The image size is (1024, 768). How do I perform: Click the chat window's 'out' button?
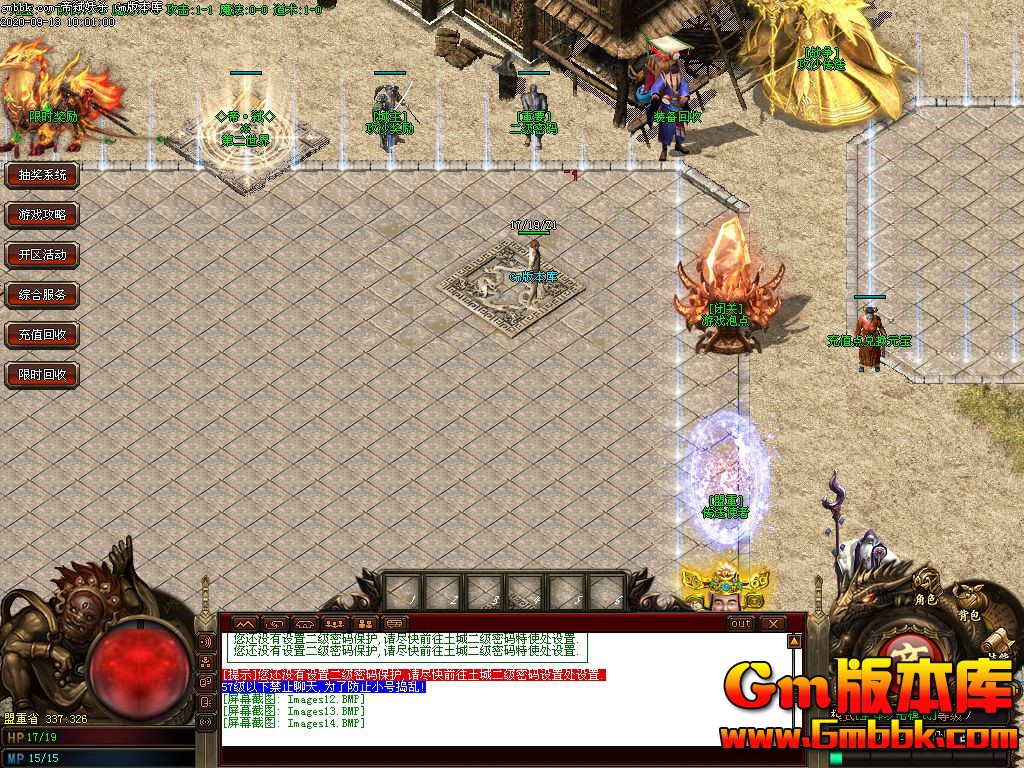[x=741, y=623]
